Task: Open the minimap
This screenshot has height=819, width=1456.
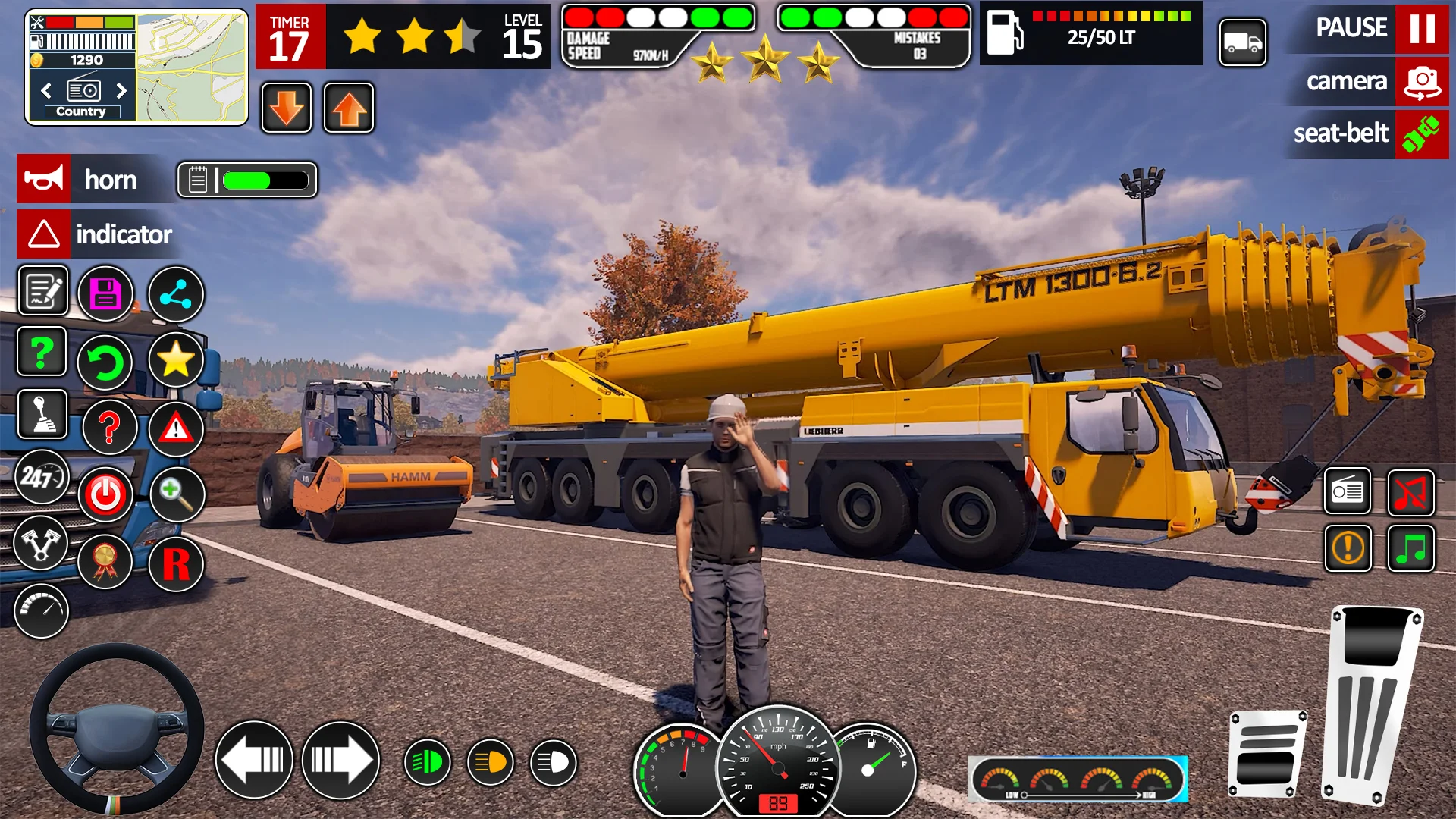Action: click(192, 67)
